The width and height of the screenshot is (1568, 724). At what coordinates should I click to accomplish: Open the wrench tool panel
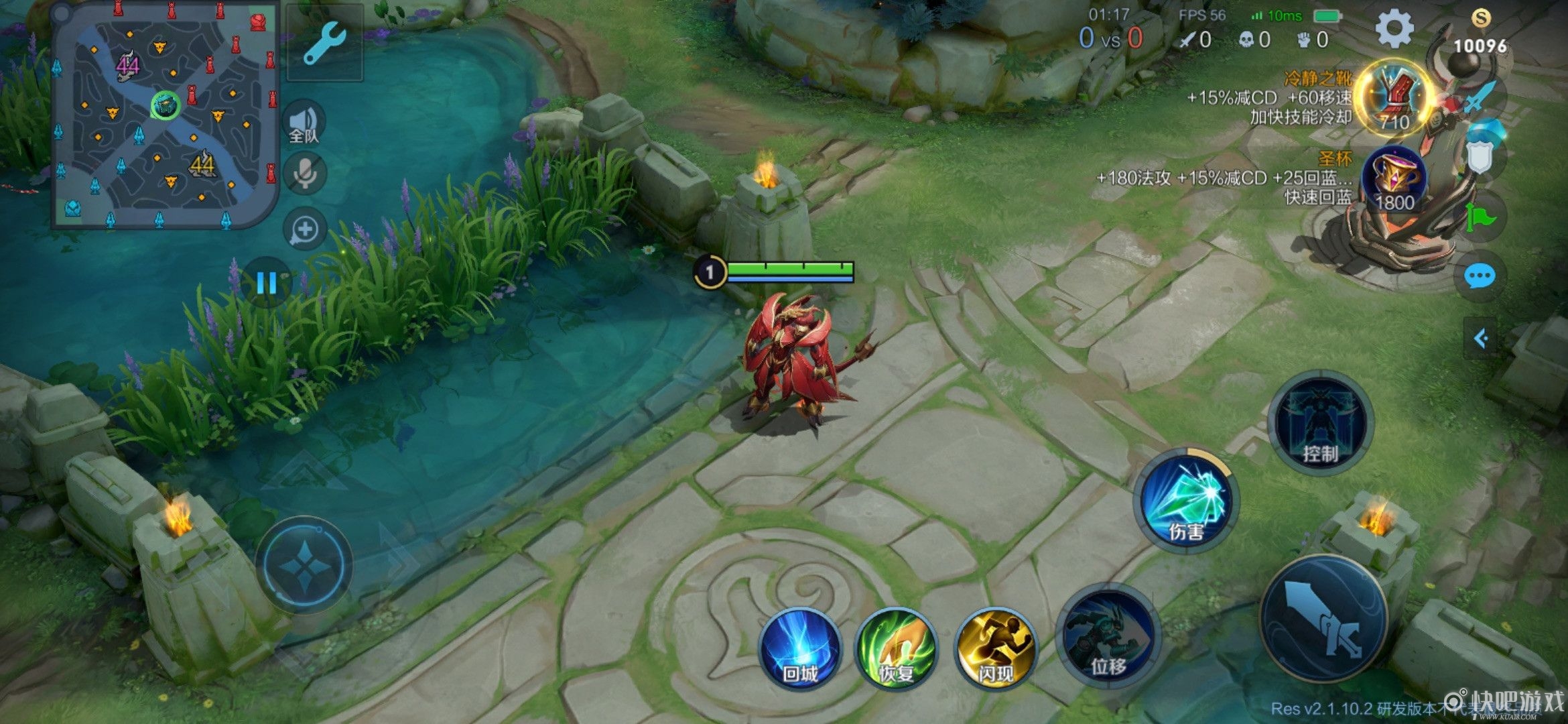(x=325, y=43)
